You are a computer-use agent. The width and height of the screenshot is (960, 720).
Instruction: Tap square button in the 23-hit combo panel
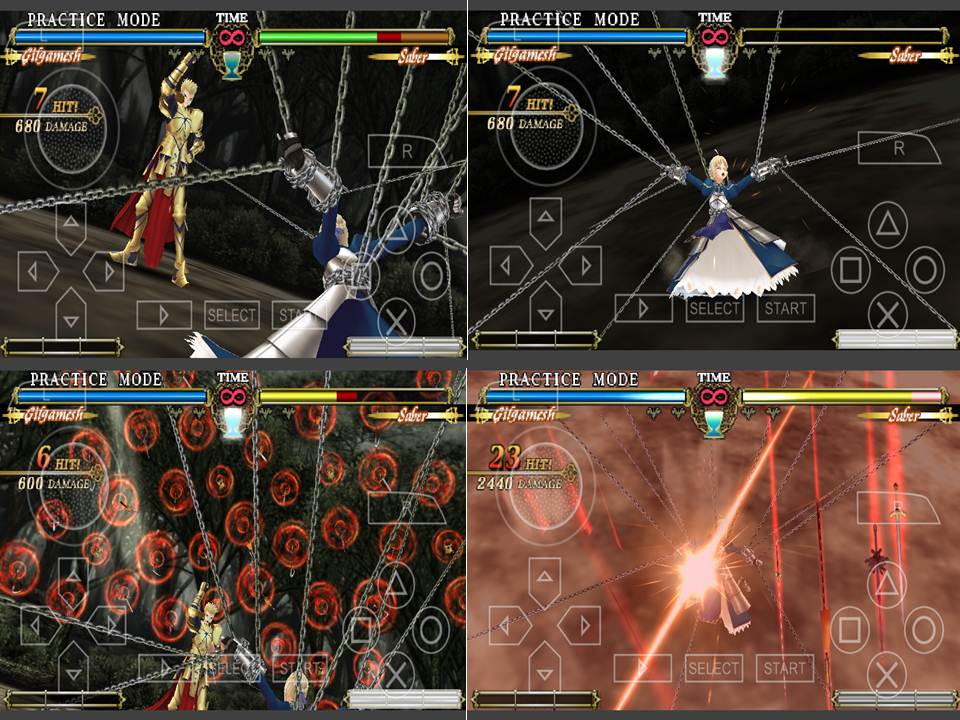pyautogui.click(x=849, y=629)
